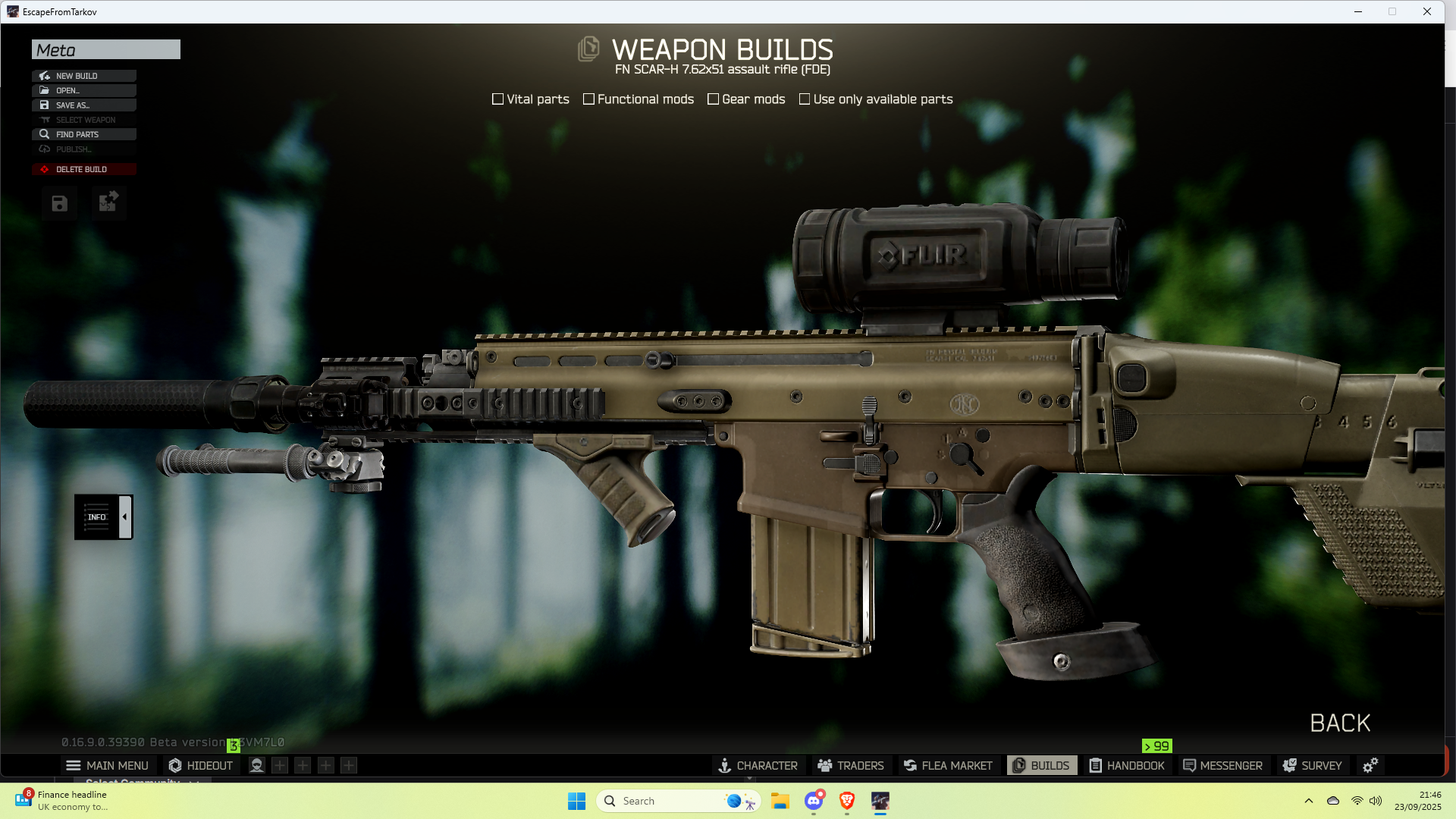
Task: Delete the current build
Action: pos(83,169)
